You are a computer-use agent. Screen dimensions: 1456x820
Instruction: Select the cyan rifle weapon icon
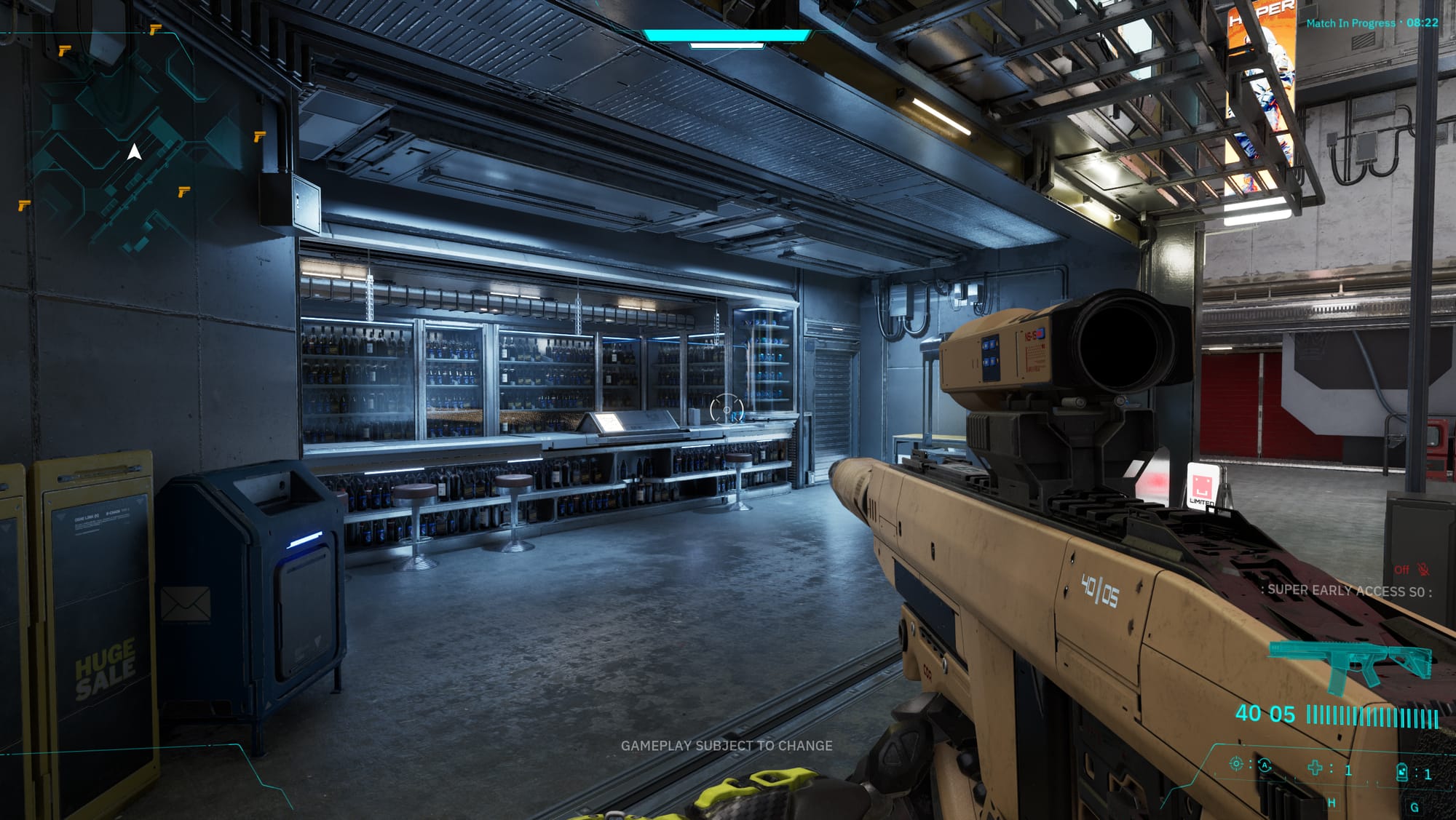1350,664
